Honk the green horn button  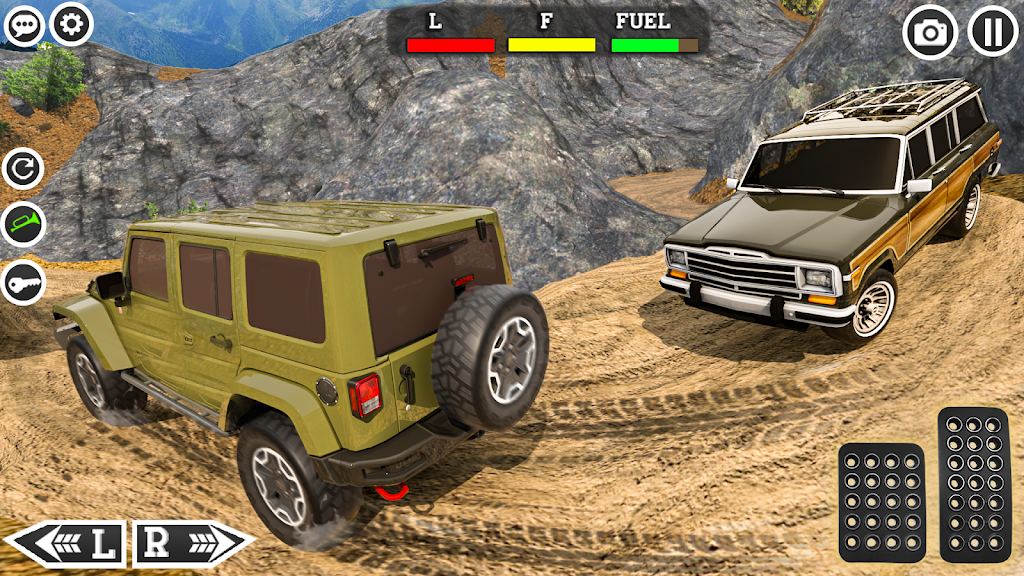point(23,226)
